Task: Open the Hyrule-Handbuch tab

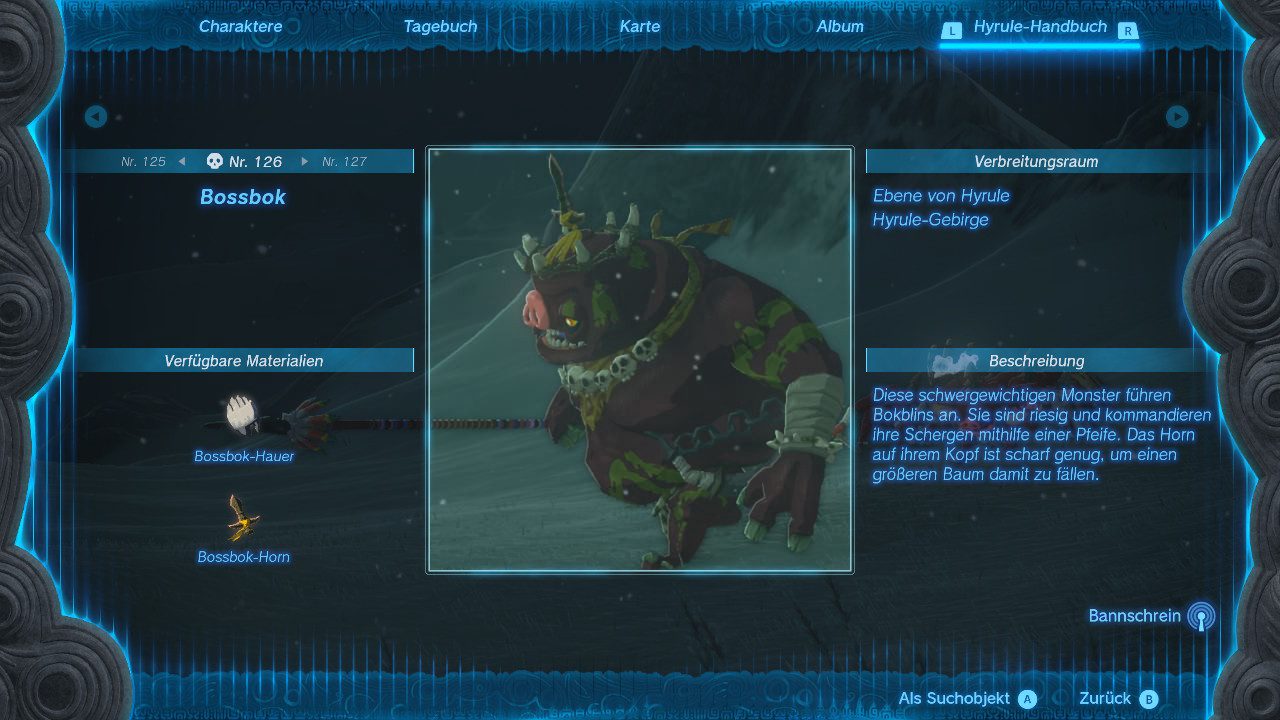Action: (x=1040, y=27)
